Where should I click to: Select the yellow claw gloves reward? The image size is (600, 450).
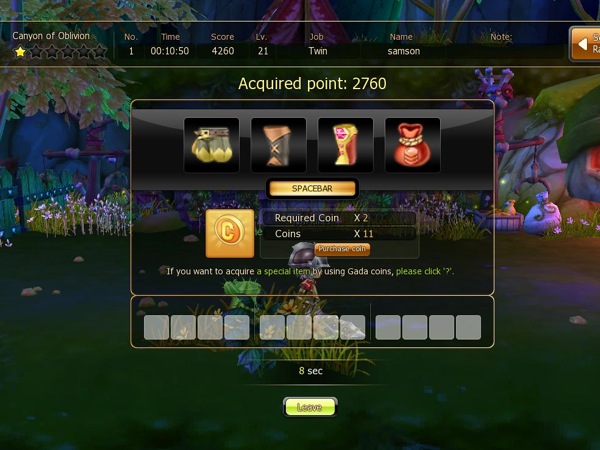click(211, 145)
